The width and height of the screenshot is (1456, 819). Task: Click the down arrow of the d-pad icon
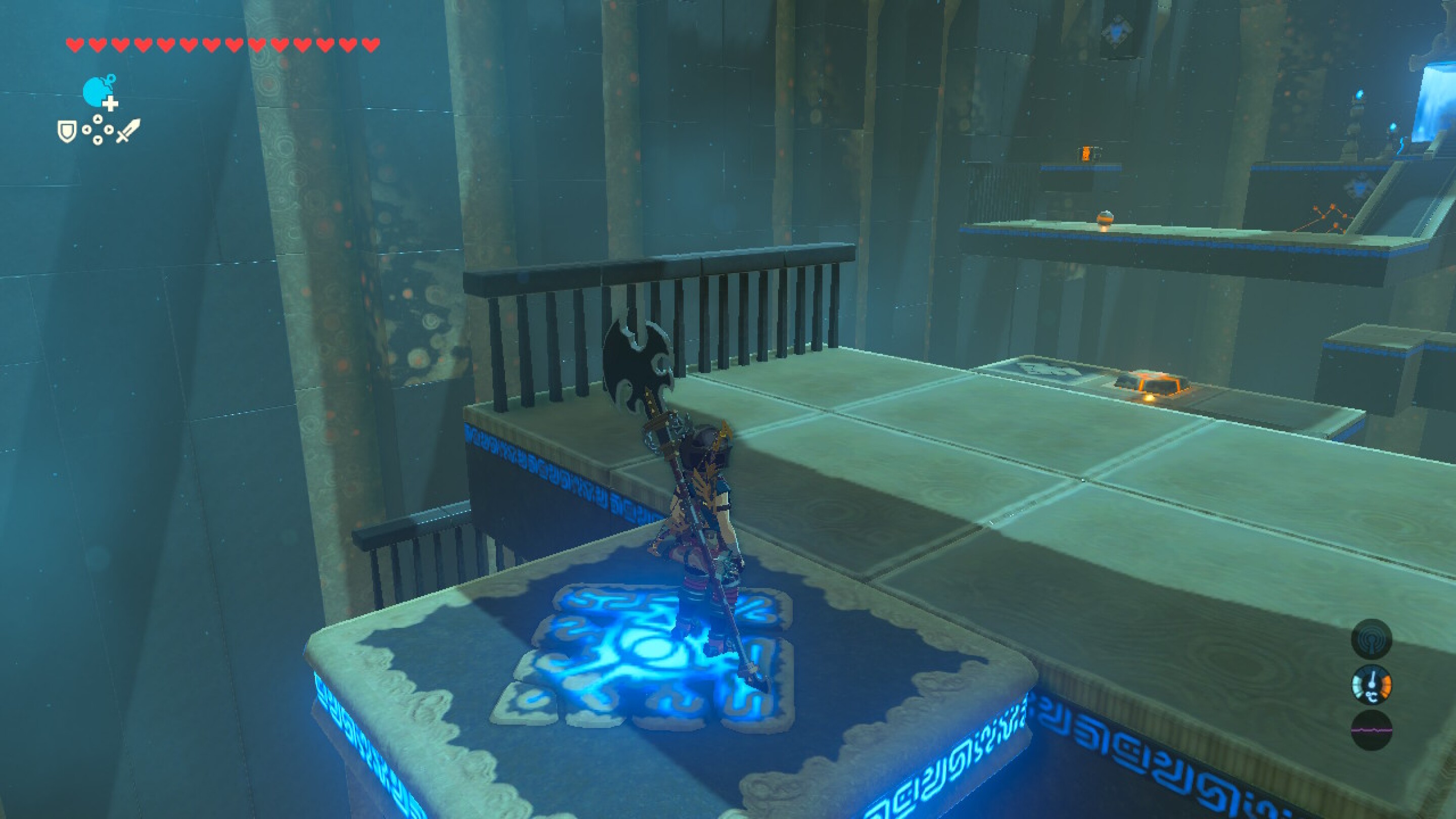click(x=99, y=141)
